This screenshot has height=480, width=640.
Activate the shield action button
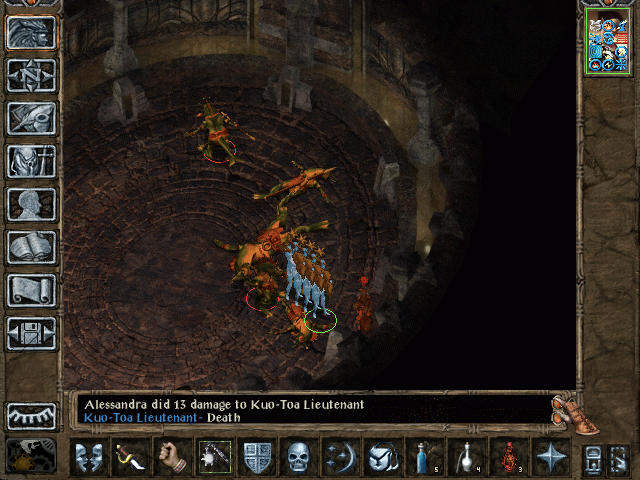point(256,457)
